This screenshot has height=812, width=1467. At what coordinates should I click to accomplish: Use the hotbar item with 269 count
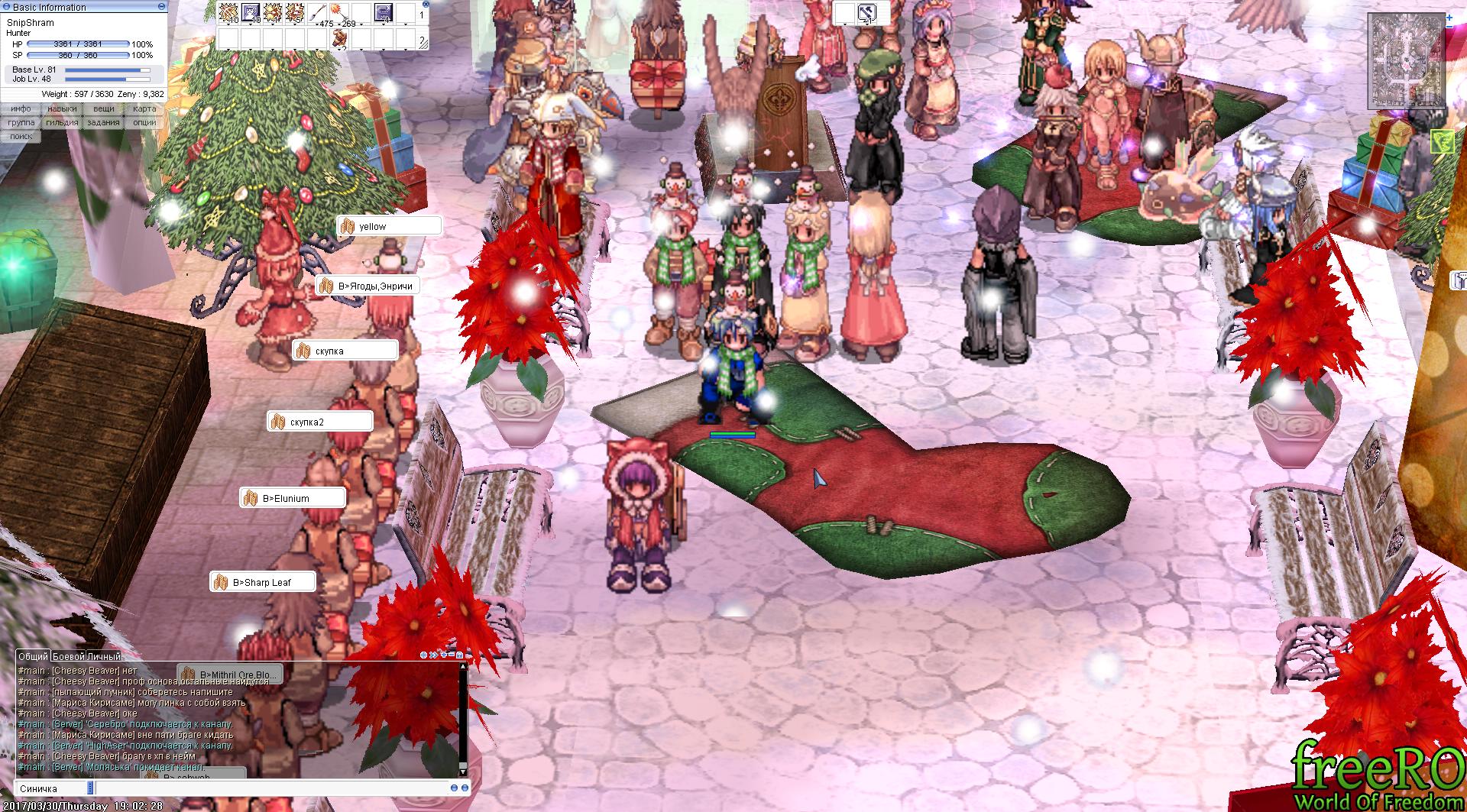(340, 13)
